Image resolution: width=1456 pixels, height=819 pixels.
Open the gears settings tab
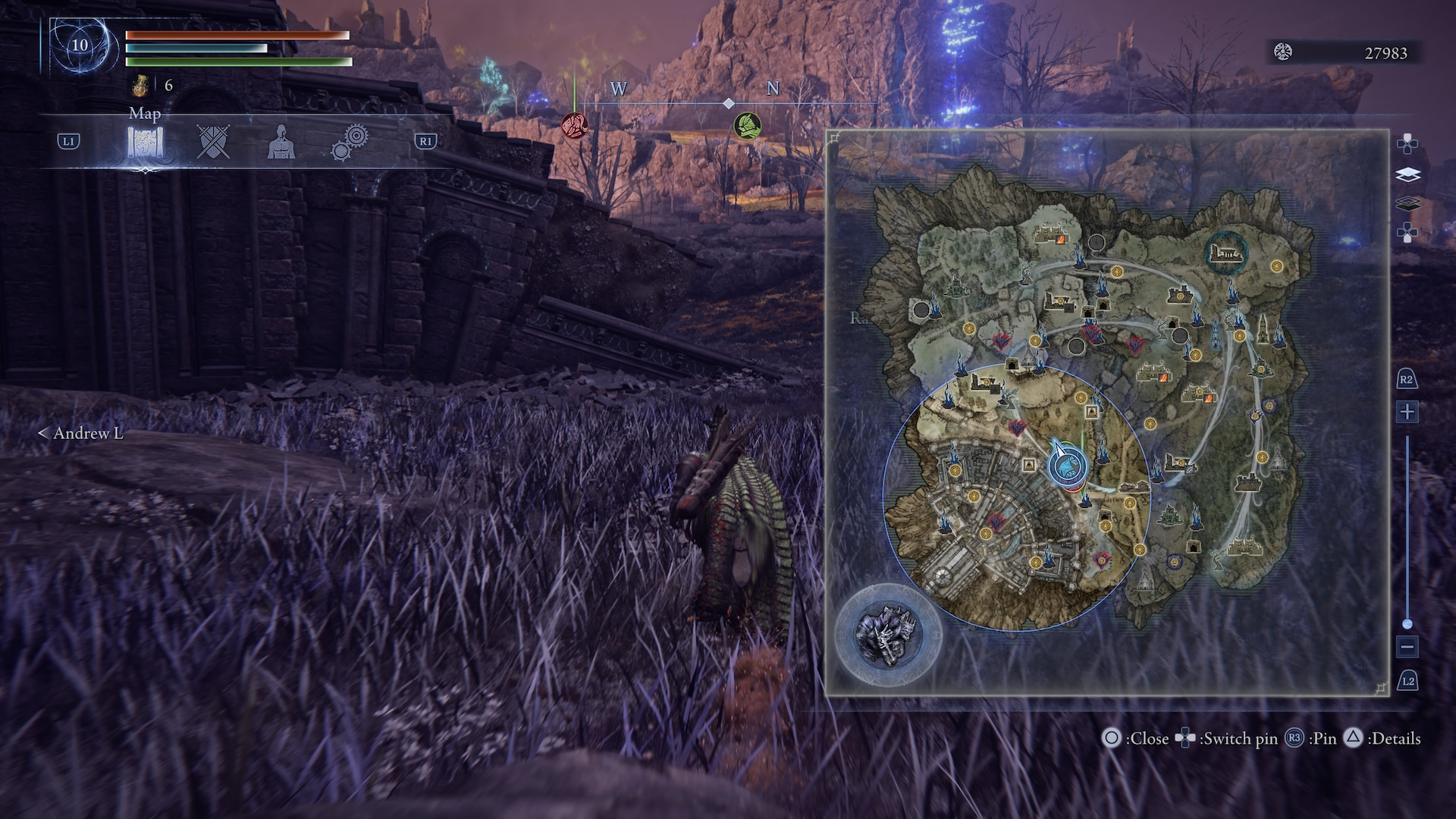(350, 142)
